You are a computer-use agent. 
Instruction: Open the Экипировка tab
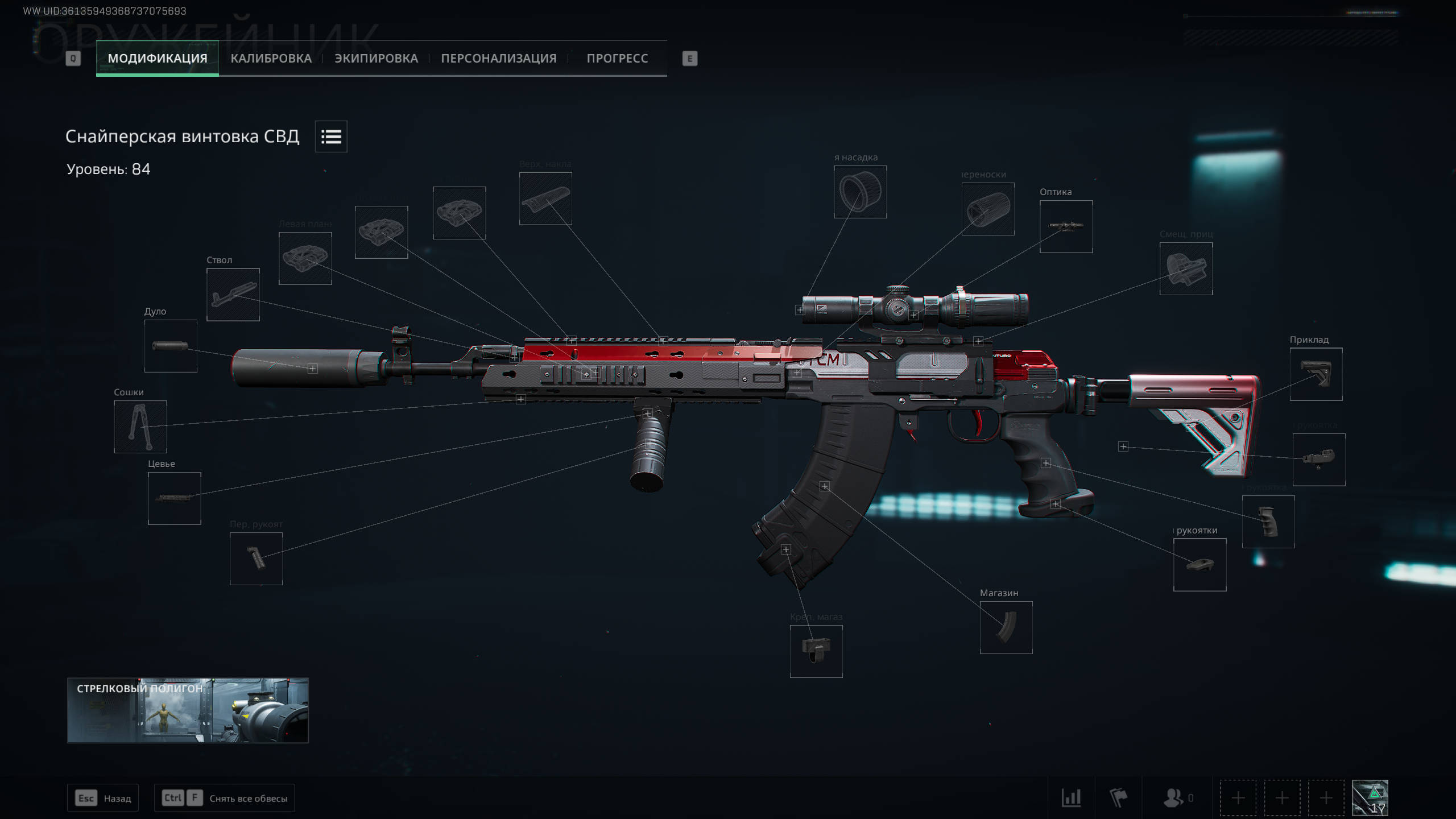376,58
